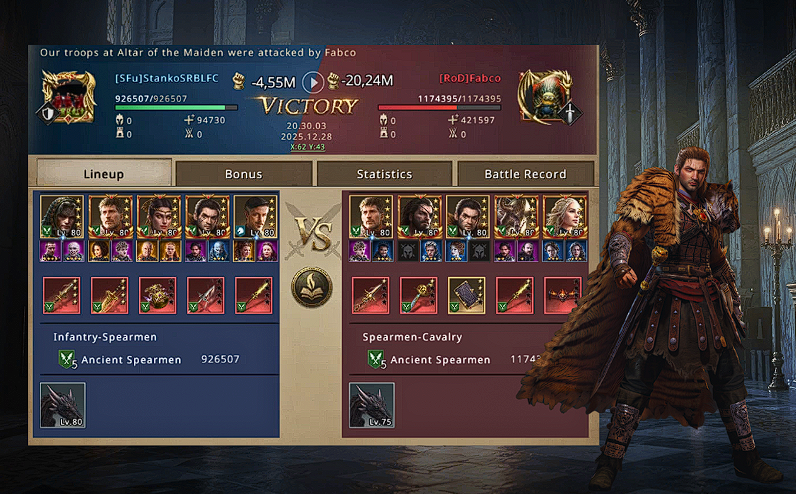Open the Bonus tab
The height and width of the screenshot is (494, 796).
click(x=243, y=173)
